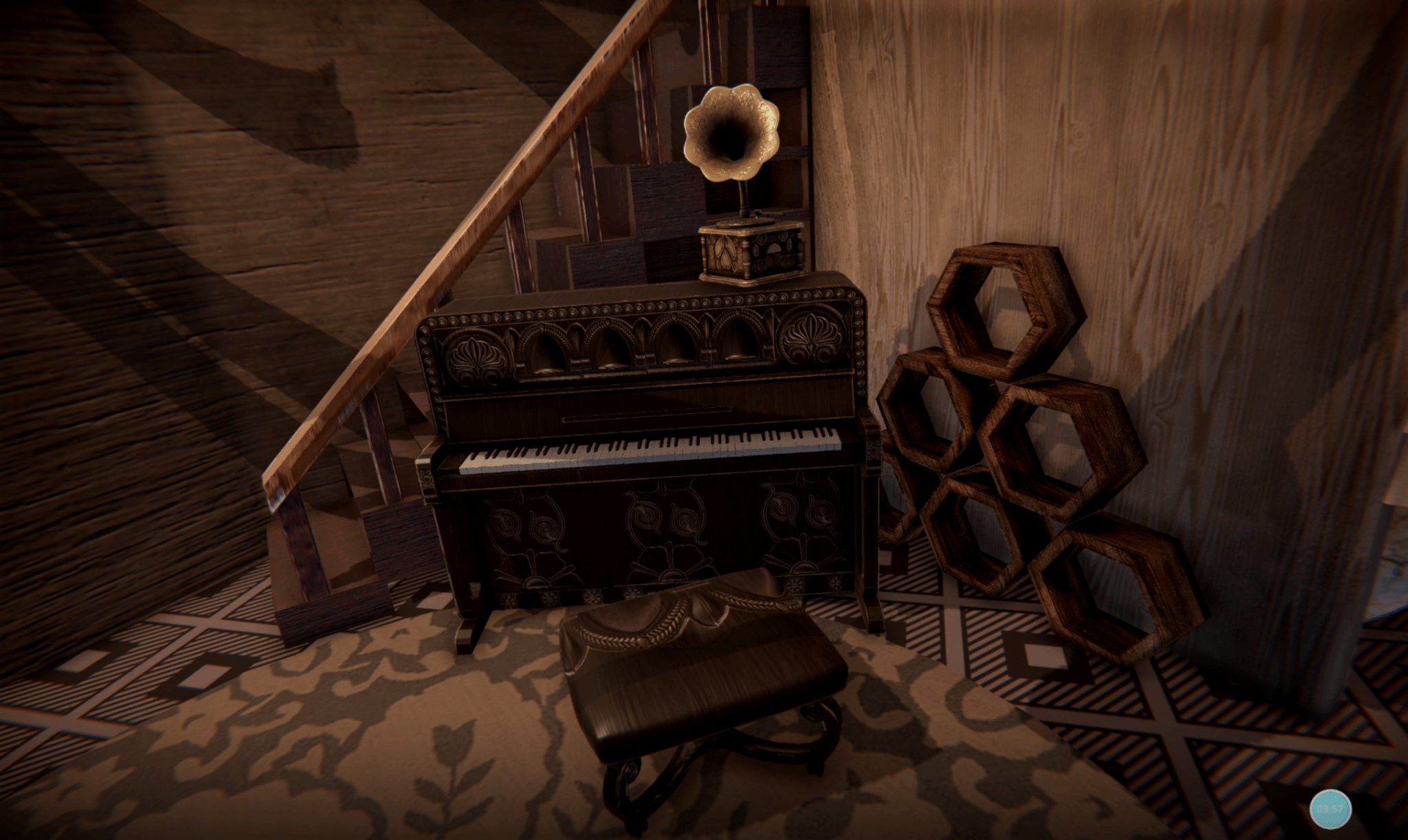
Task: Click the blue circular 03:57 timer bubble
Action: (1330, 808)
